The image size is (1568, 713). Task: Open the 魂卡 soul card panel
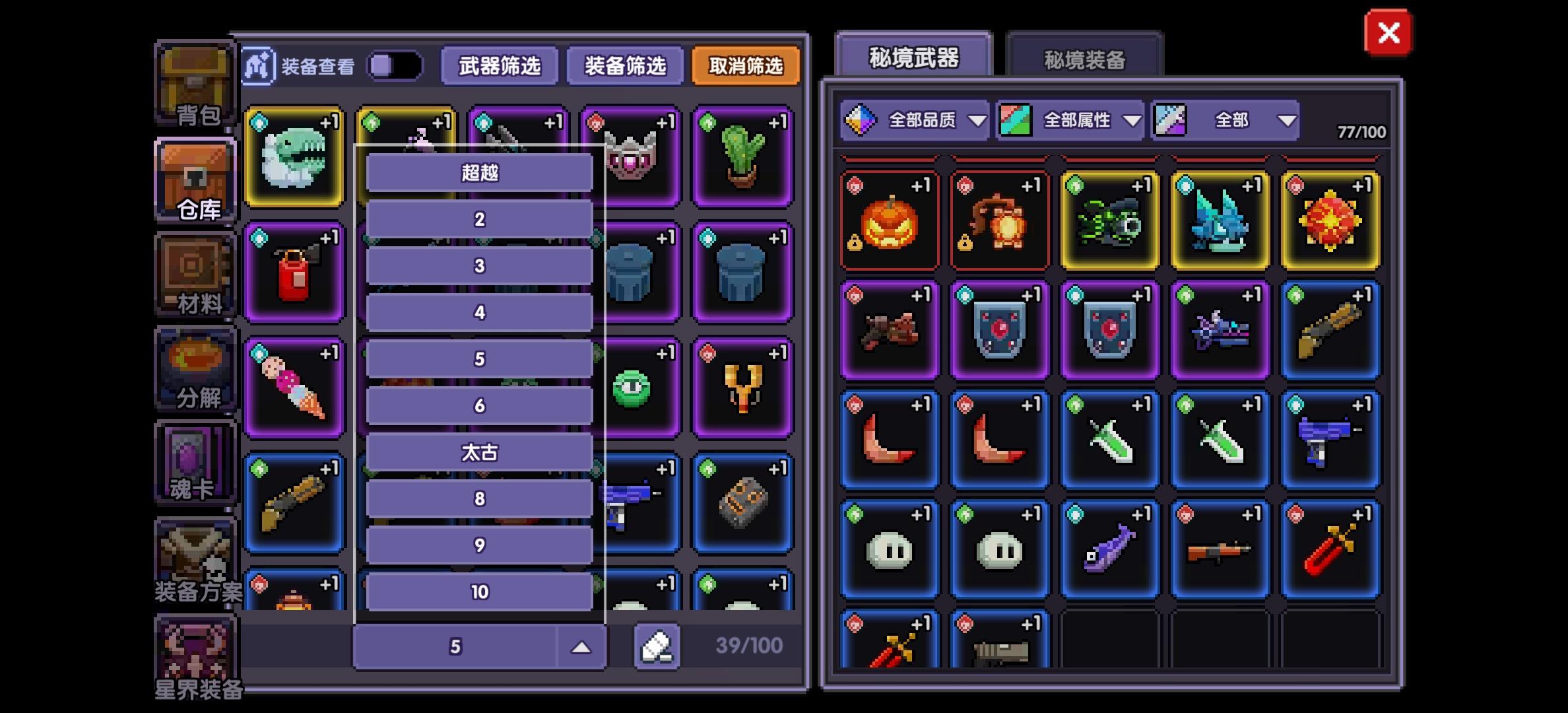point(196,462)
